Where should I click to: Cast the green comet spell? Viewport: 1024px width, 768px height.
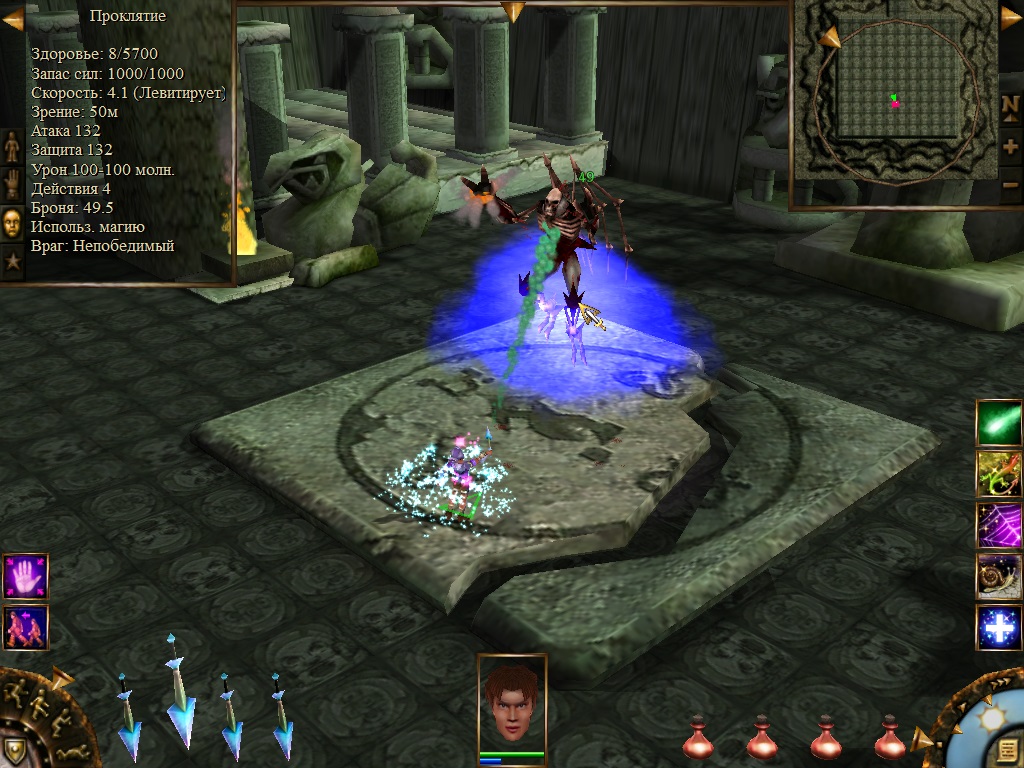[998, 422]
